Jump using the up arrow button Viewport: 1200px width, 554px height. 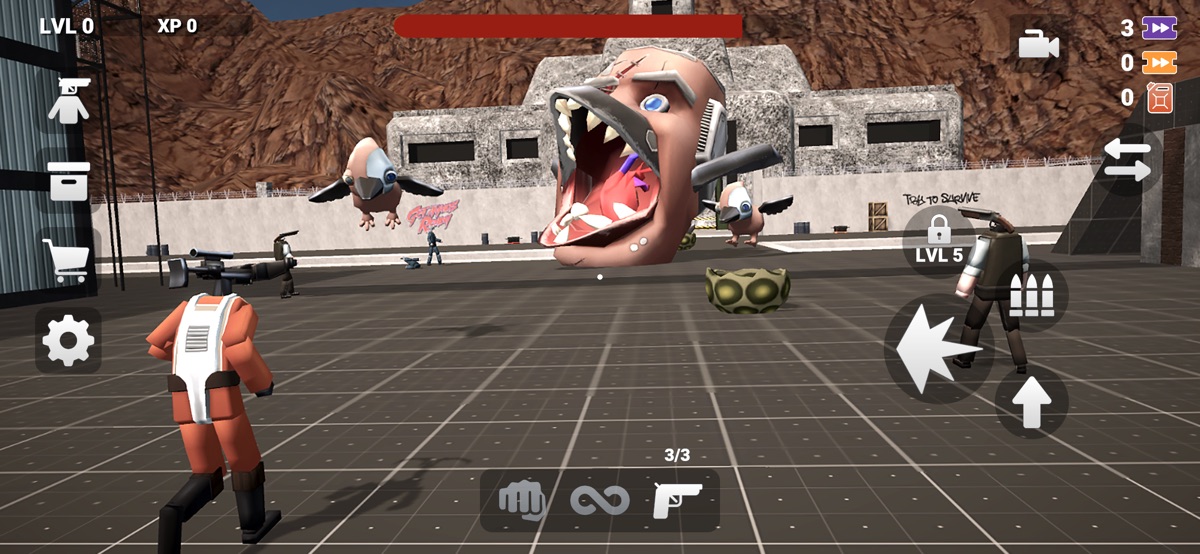pos(1031,401)
